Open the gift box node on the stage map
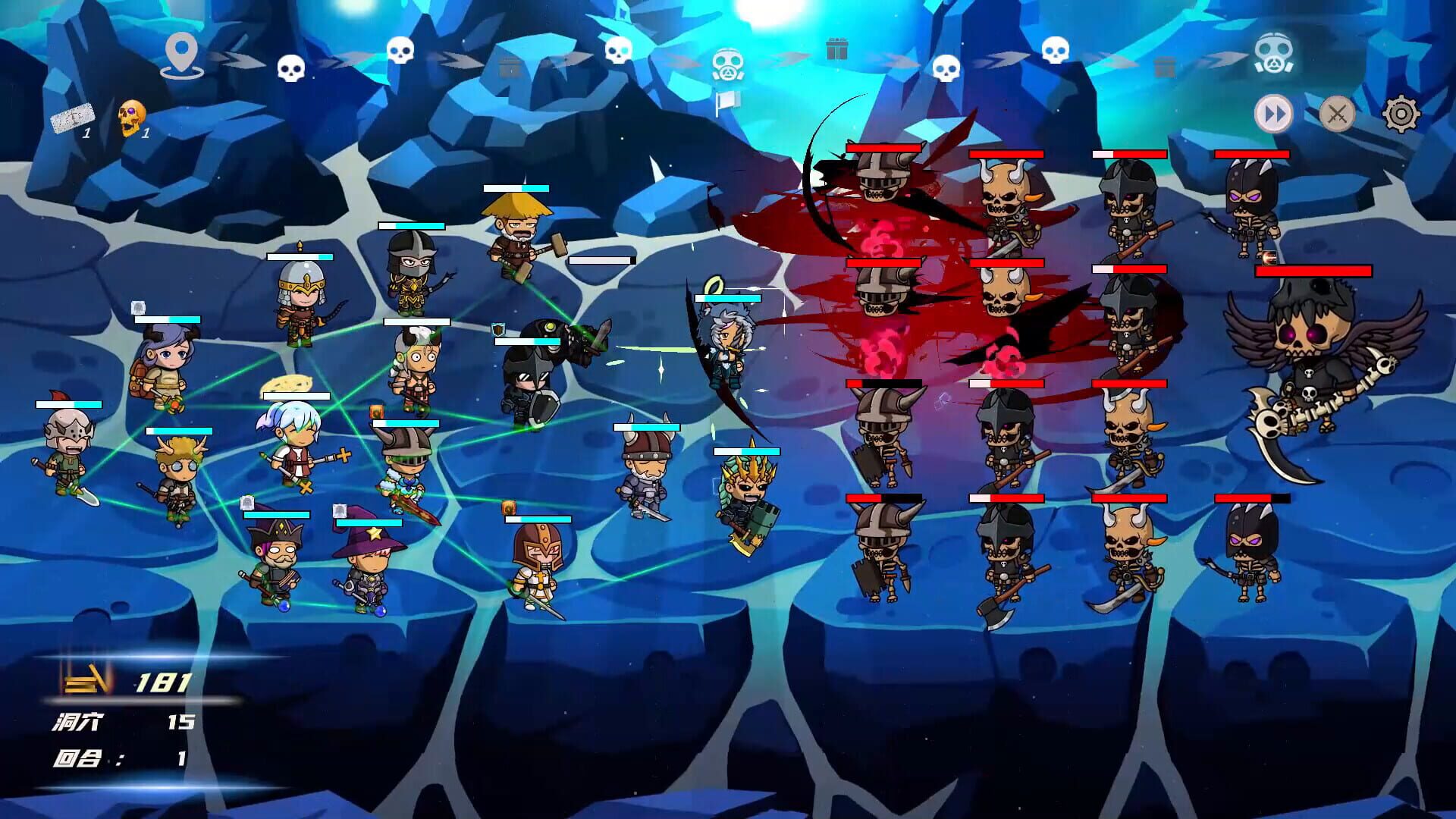This screenshot has width=1456, height=819. coord(838,49)
